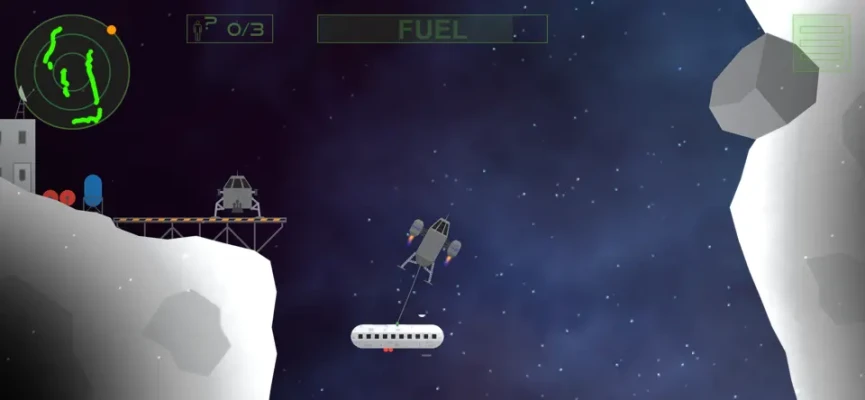Open the green hamburger menu button
This screenshot has height=400, width=865.
(821, 43)
